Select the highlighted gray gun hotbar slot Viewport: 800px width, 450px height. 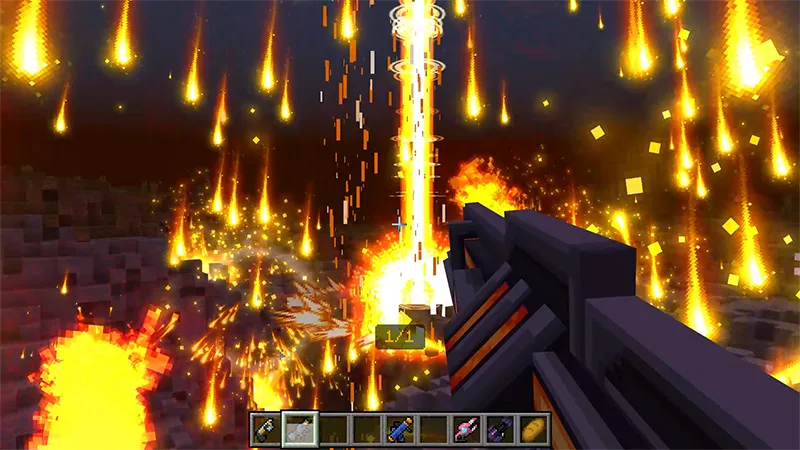299,429
